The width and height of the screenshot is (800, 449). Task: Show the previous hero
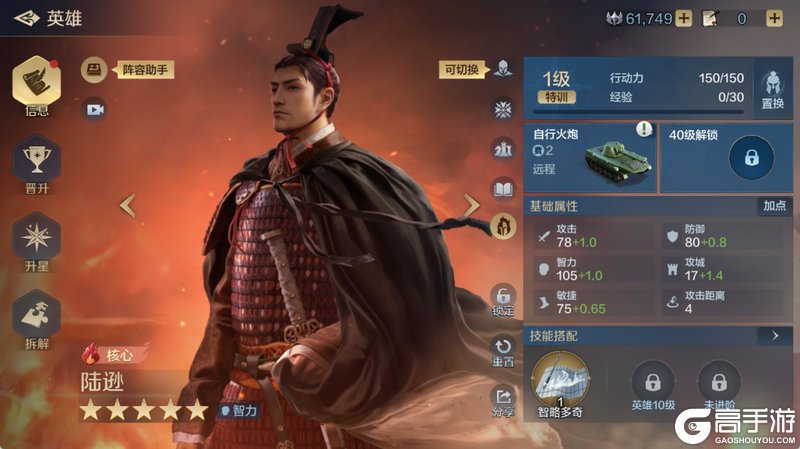(x=127, y=205)
